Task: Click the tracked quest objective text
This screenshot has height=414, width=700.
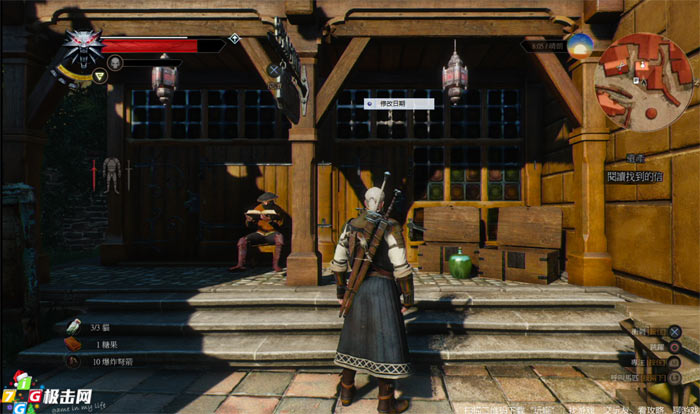Action: point(634,176)
